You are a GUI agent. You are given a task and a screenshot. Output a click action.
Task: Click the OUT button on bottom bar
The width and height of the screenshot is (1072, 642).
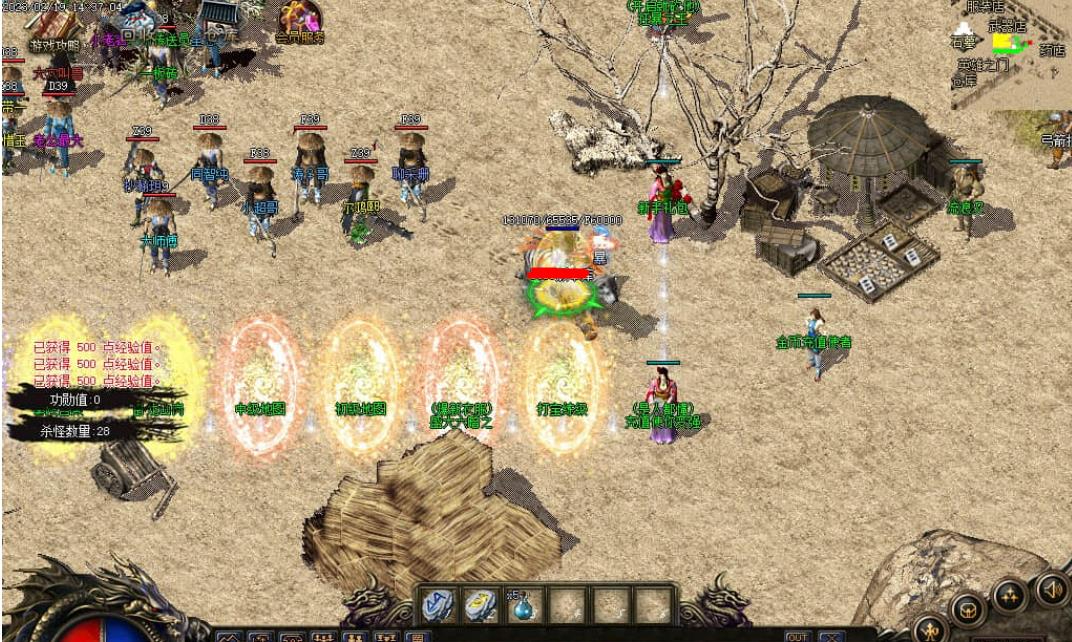[797, 636]
